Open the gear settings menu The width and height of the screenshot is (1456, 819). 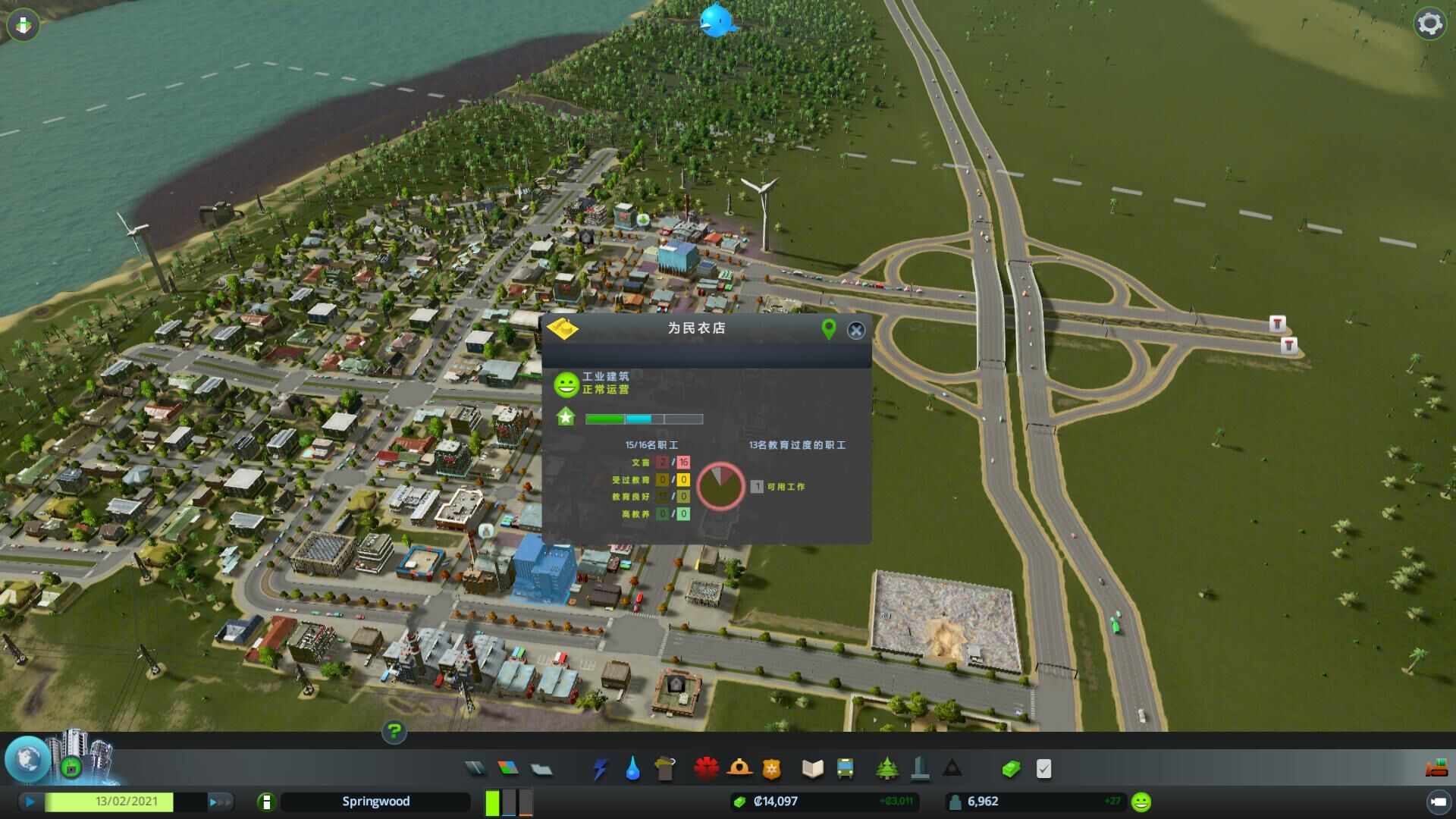1429,24
